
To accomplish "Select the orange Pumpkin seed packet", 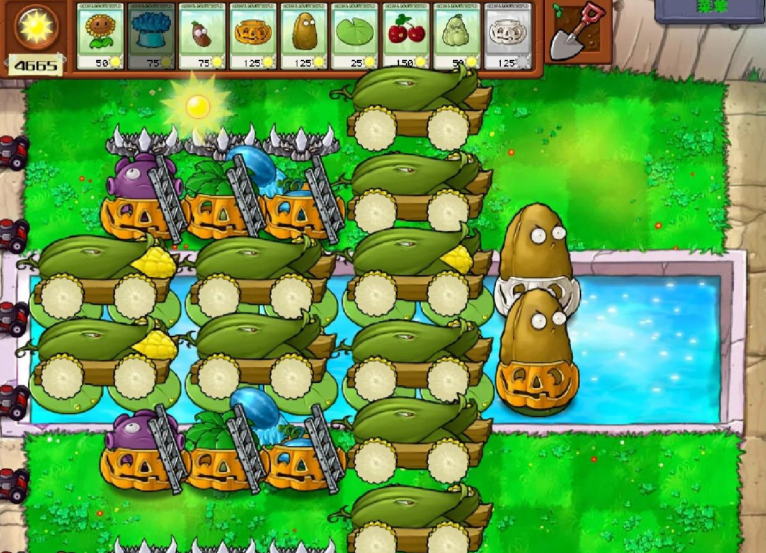I will pyautogui.click(x=253, y=36).
